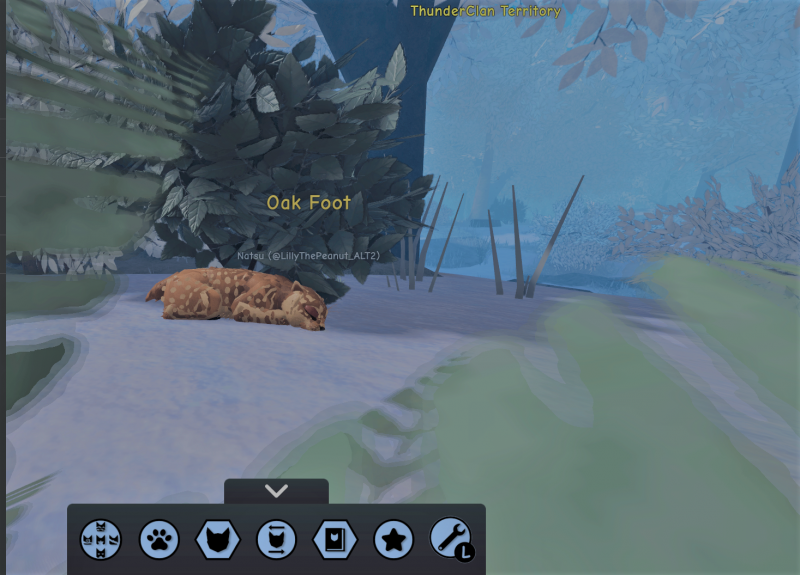Open the cat book icon

334,540
